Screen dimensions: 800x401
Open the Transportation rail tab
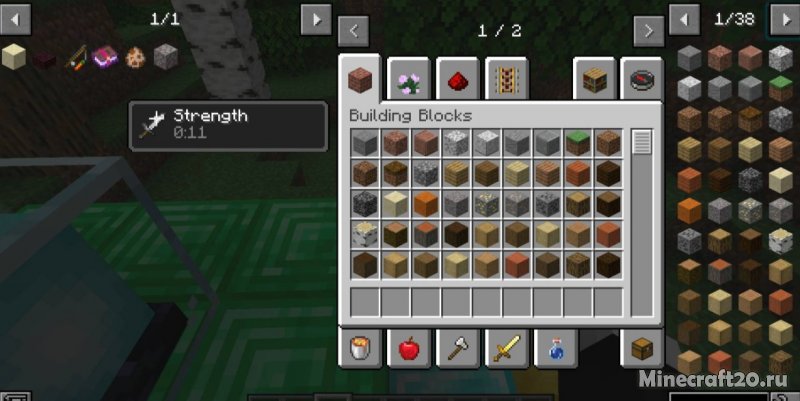pos(506,78)
